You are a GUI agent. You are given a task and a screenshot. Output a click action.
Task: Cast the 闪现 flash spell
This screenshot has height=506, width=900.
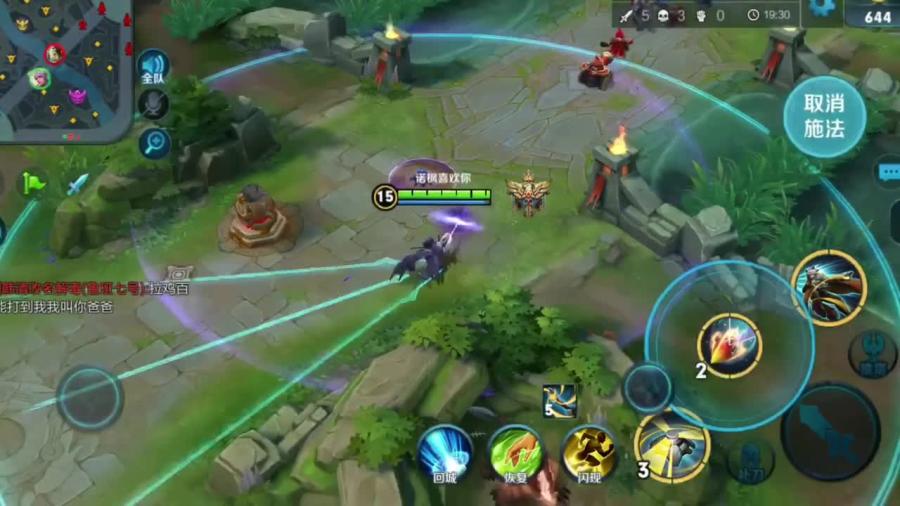pyautogui.click(x=588, y=455)
